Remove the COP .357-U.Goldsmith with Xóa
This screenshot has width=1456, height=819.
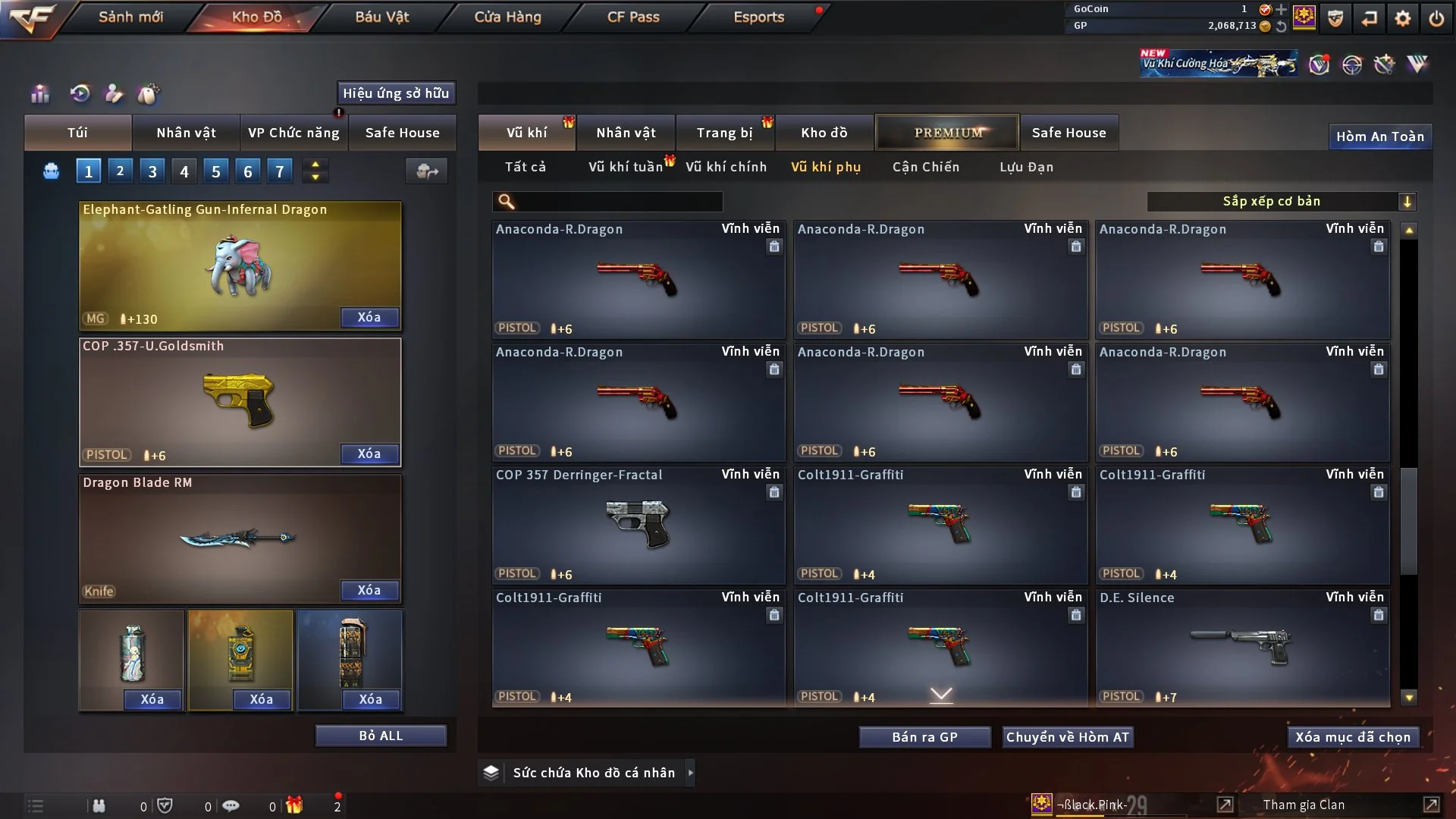coord(369,453)
